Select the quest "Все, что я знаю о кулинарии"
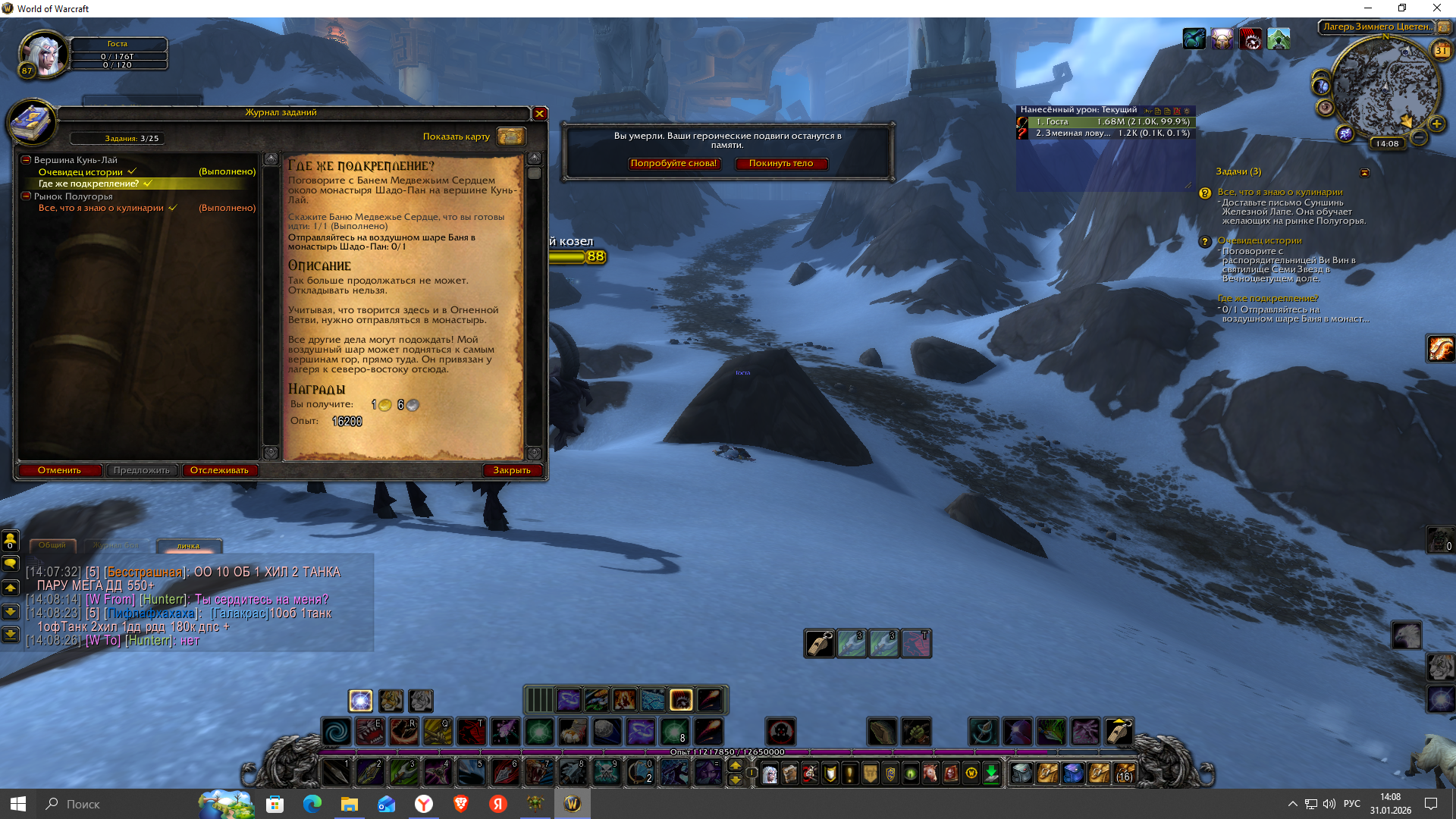 (x=101, y=208)
